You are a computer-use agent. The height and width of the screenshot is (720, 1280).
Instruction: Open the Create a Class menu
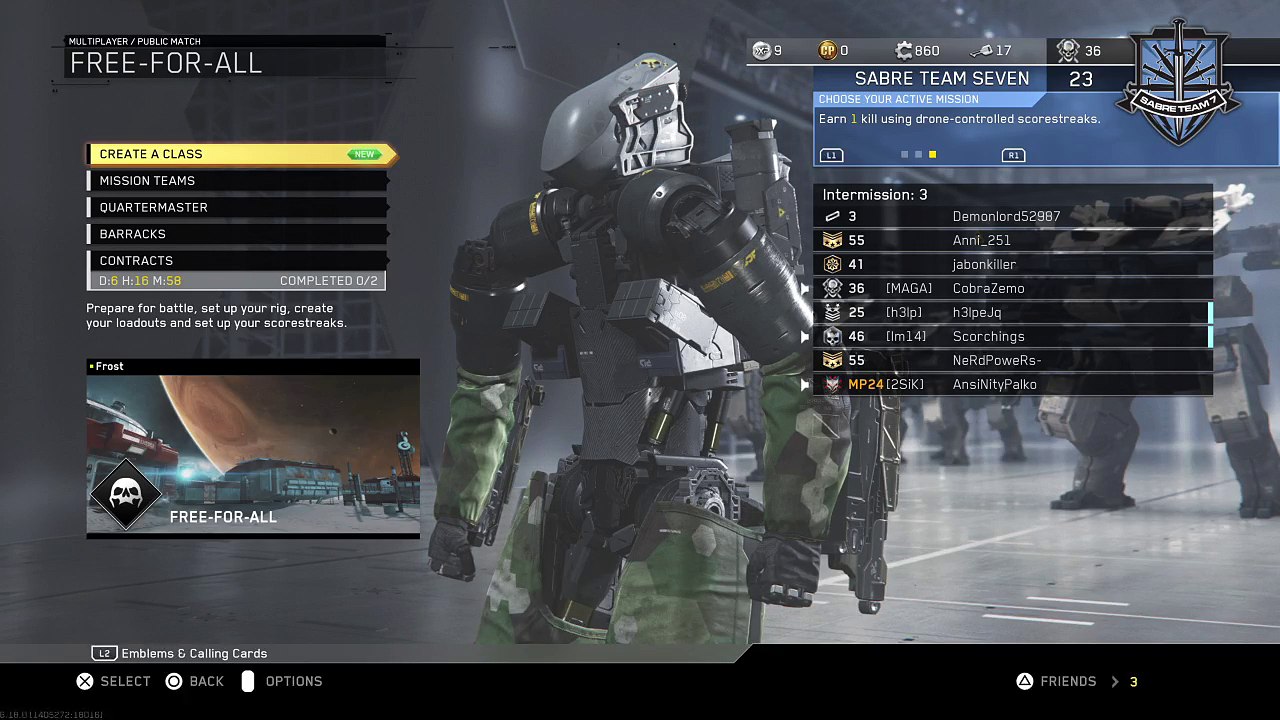[240, 154]
